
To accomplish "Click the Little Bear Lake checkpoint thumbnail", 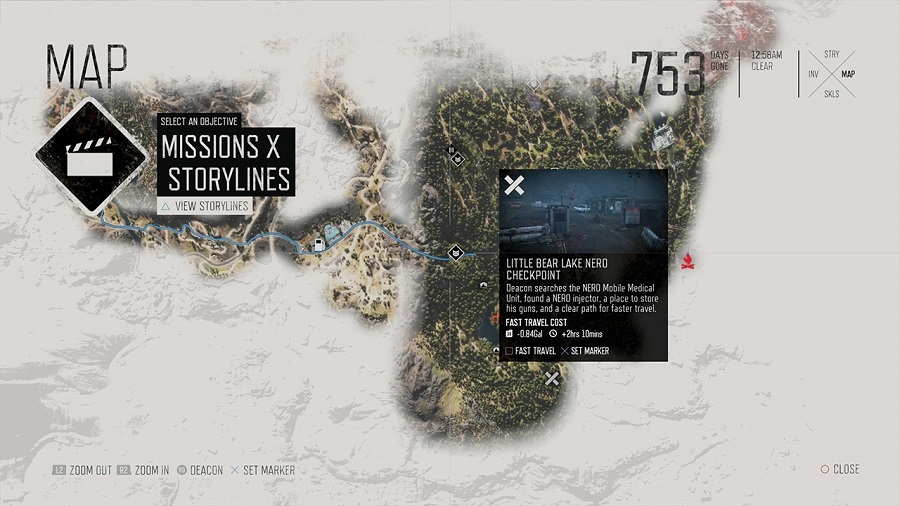I will pos(584,211).
